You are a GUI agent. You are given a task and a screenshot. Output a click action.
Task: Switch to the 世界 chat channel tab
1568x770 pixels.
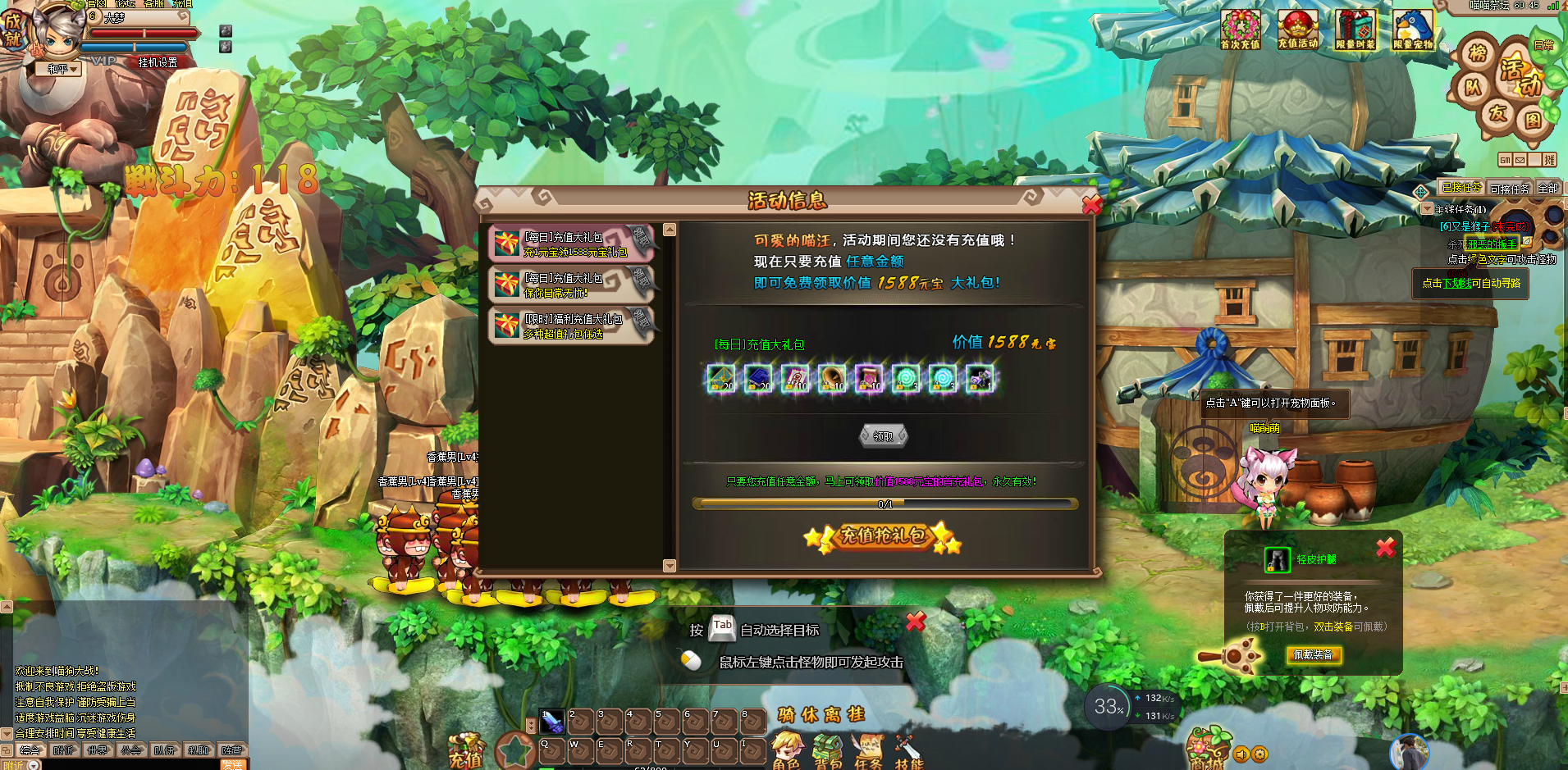[x=98, y=750]
